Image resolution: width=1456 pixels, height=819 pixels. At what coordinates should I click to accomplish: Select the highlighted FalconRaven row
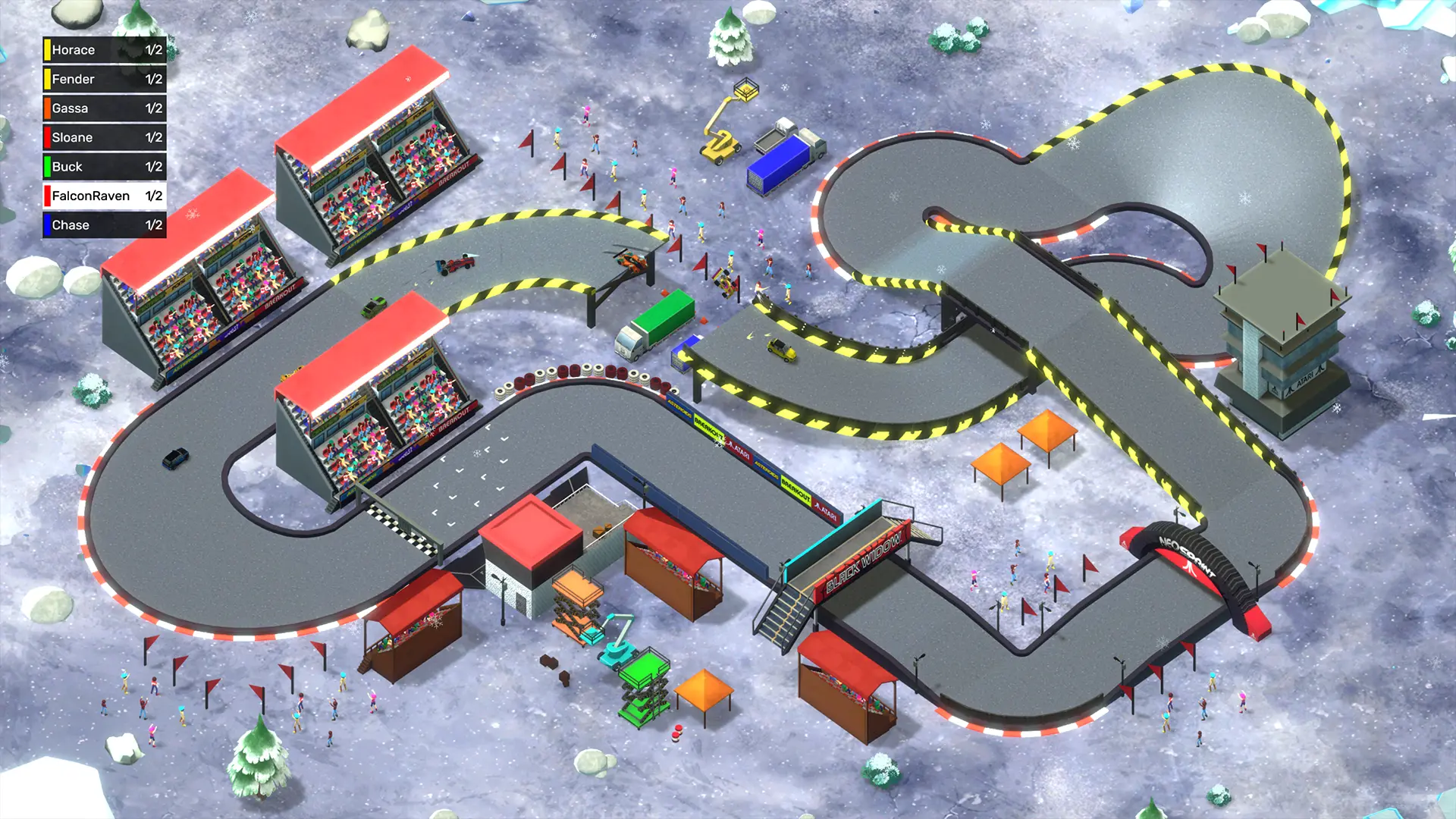pyautogui.click(x=105, y=196)
